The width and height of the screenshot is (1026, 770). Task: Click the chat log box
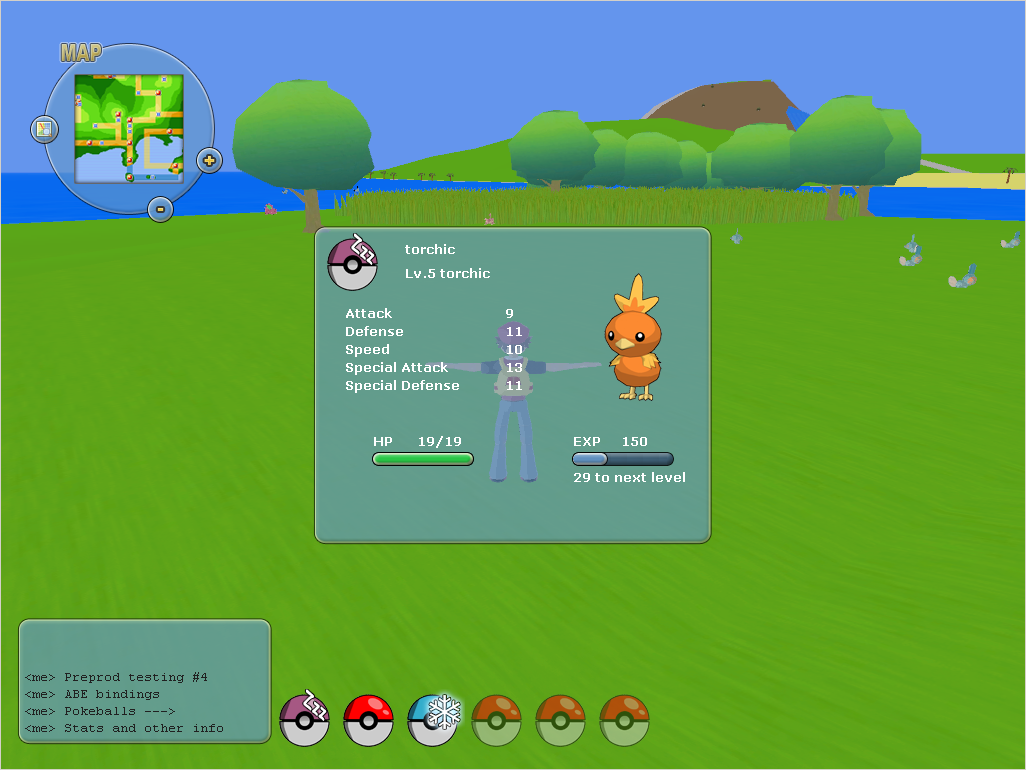click(145, 681)
